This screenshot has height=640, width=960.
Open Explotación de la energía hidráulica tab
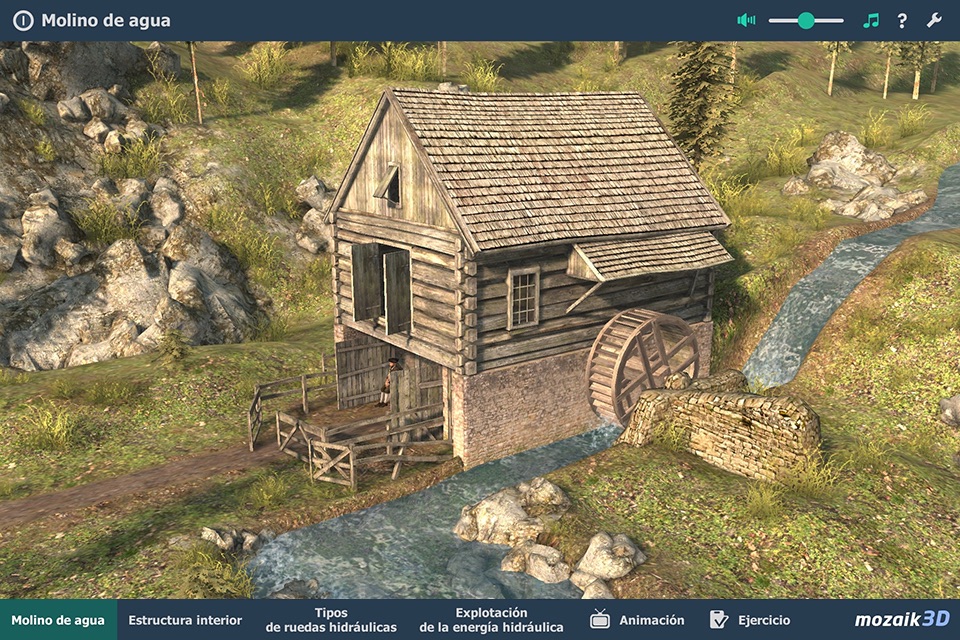(491, 620)
